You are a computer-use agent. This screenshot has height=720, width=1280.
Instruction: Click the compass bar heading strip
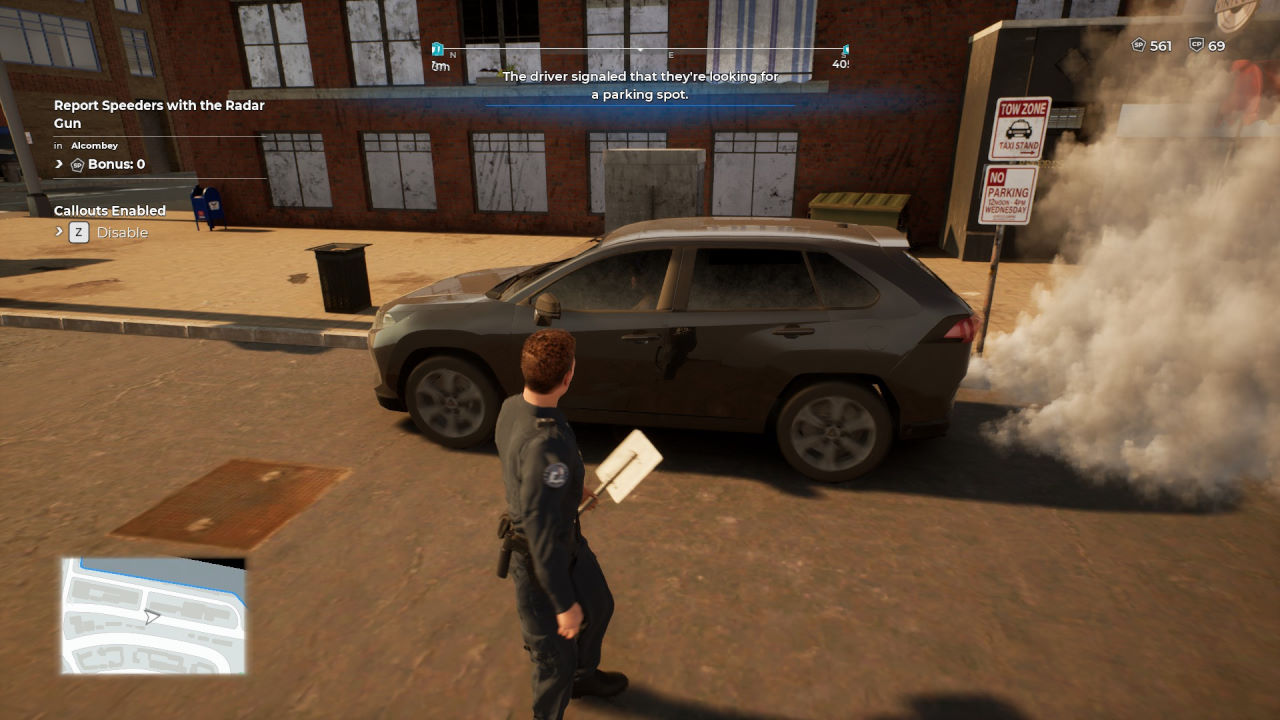click(640, 50)
